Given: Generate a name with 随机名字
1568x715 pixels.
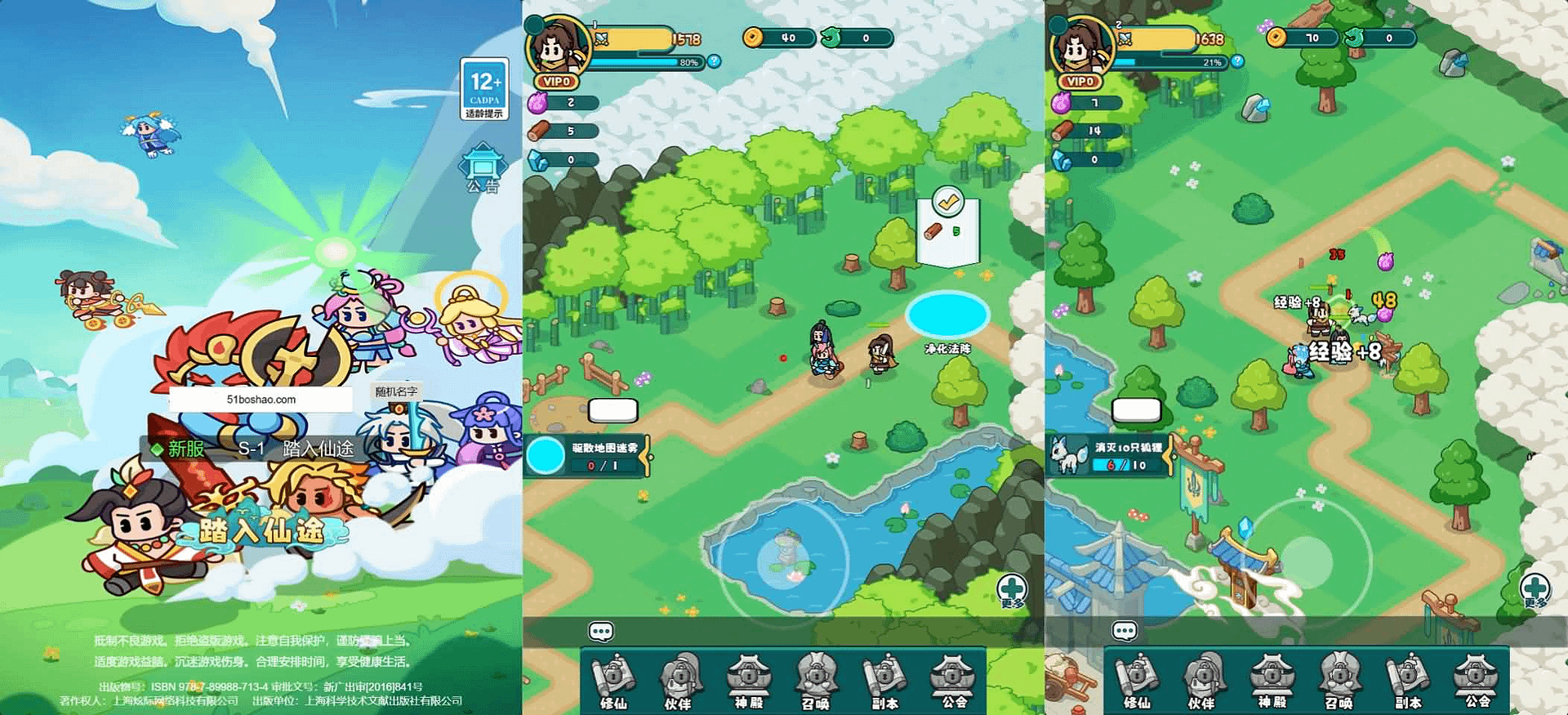Looking at the screenshot, I should 396,391.
